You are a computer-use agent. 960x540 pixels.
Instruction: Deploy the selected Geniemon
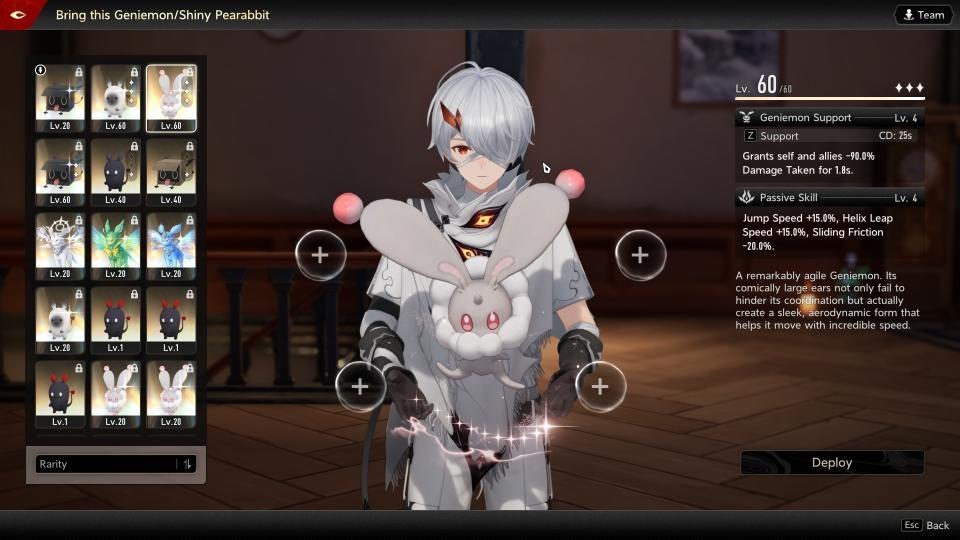coord(832,462)
